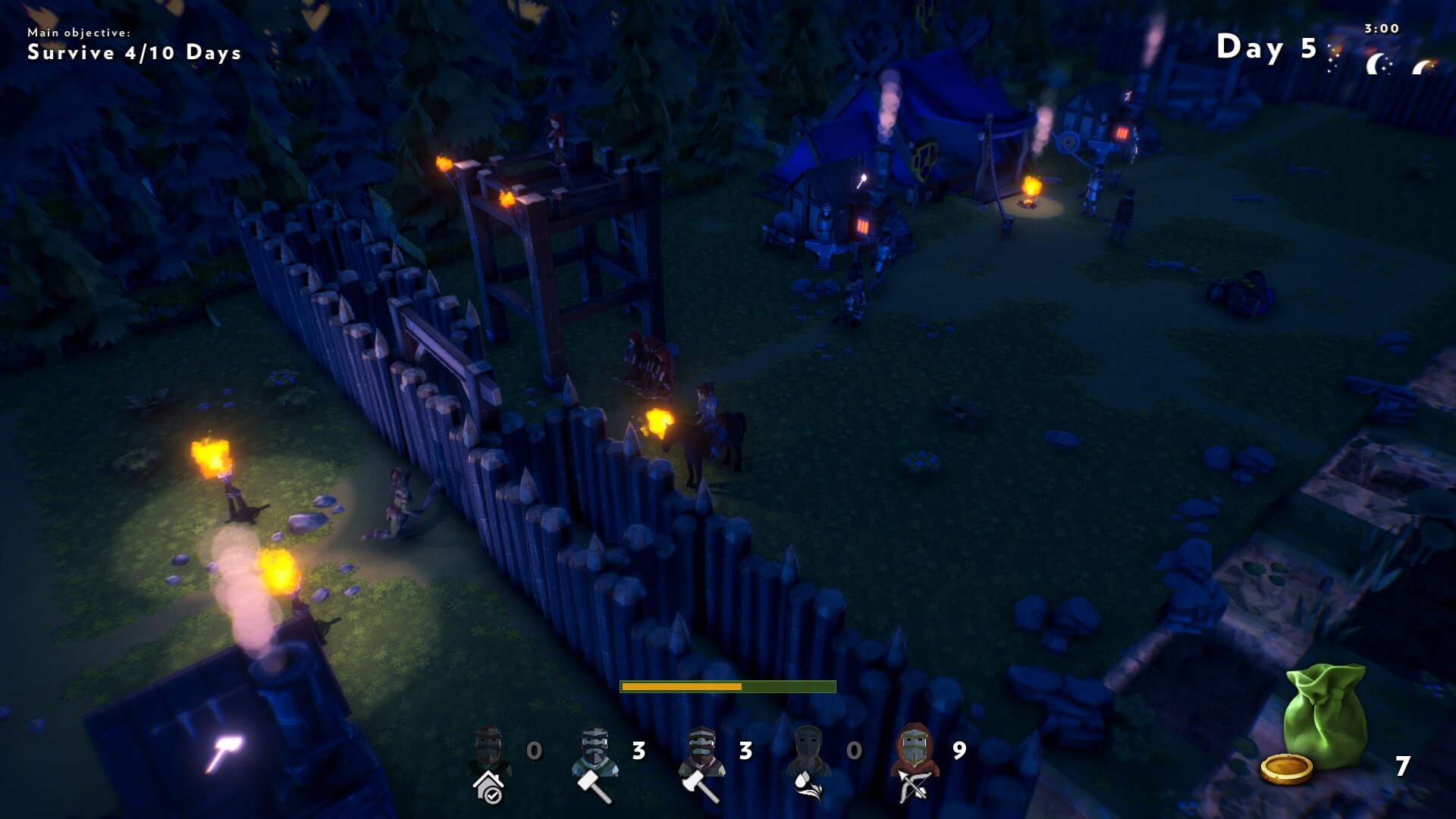This screenshot has width=1456, height=819.
Task: Open the green coin purse
Action: tap(1324, 715)
